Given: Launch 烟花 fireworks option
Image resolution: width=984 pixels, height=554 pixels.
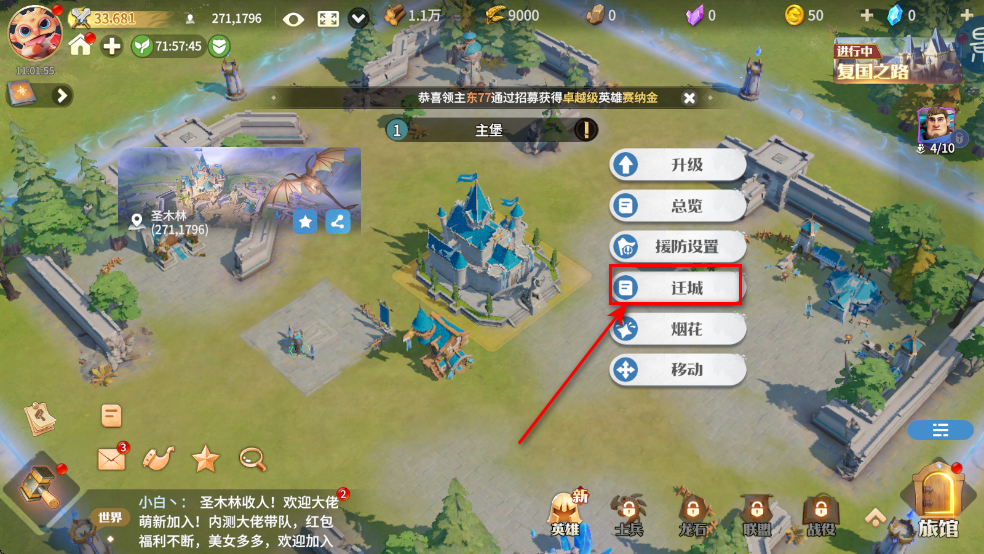Looking at the screenshot, I should 678,329.
